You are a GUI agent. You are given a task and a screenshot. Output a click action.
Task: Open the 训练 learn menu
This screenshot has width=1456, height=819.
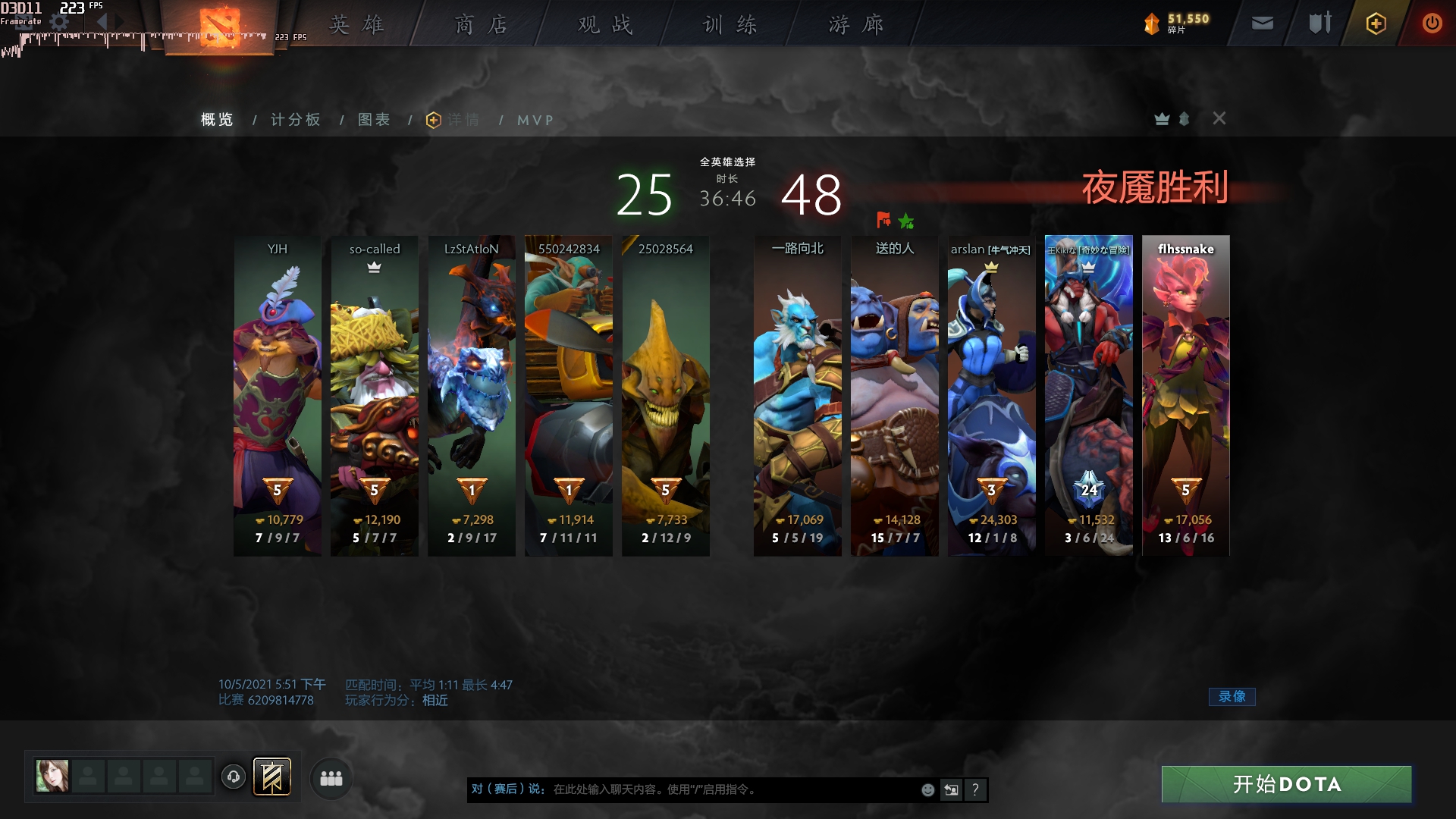tap(730, 25)
